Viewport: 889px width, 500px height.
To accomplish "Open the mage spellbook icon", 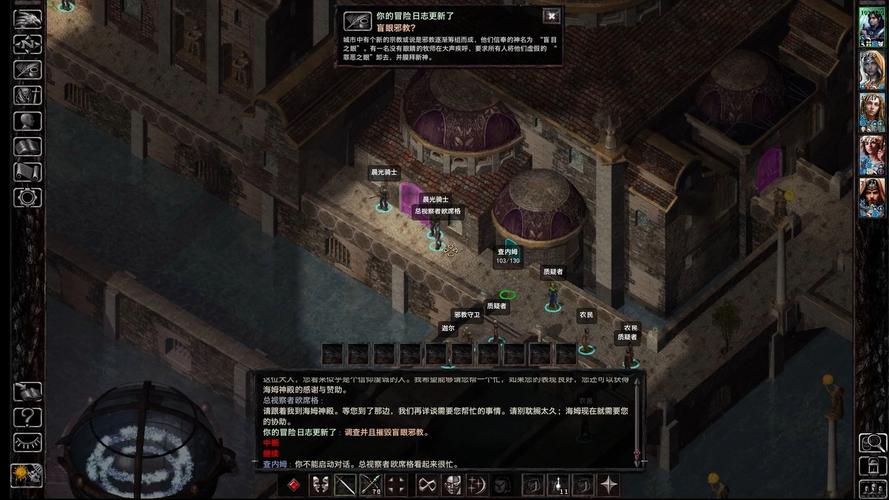I will coord(27,147).
